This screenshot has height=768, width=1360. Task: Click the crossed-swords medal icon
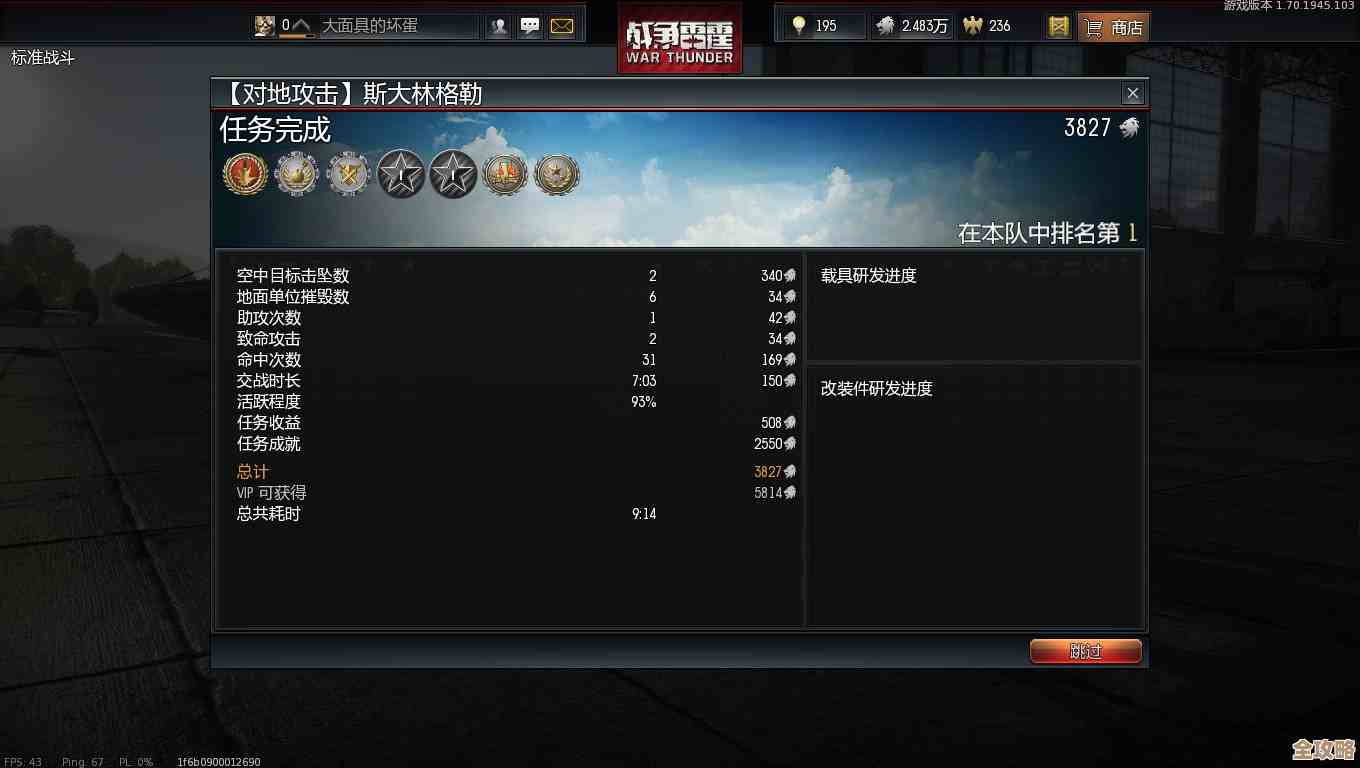pos(348,173)
